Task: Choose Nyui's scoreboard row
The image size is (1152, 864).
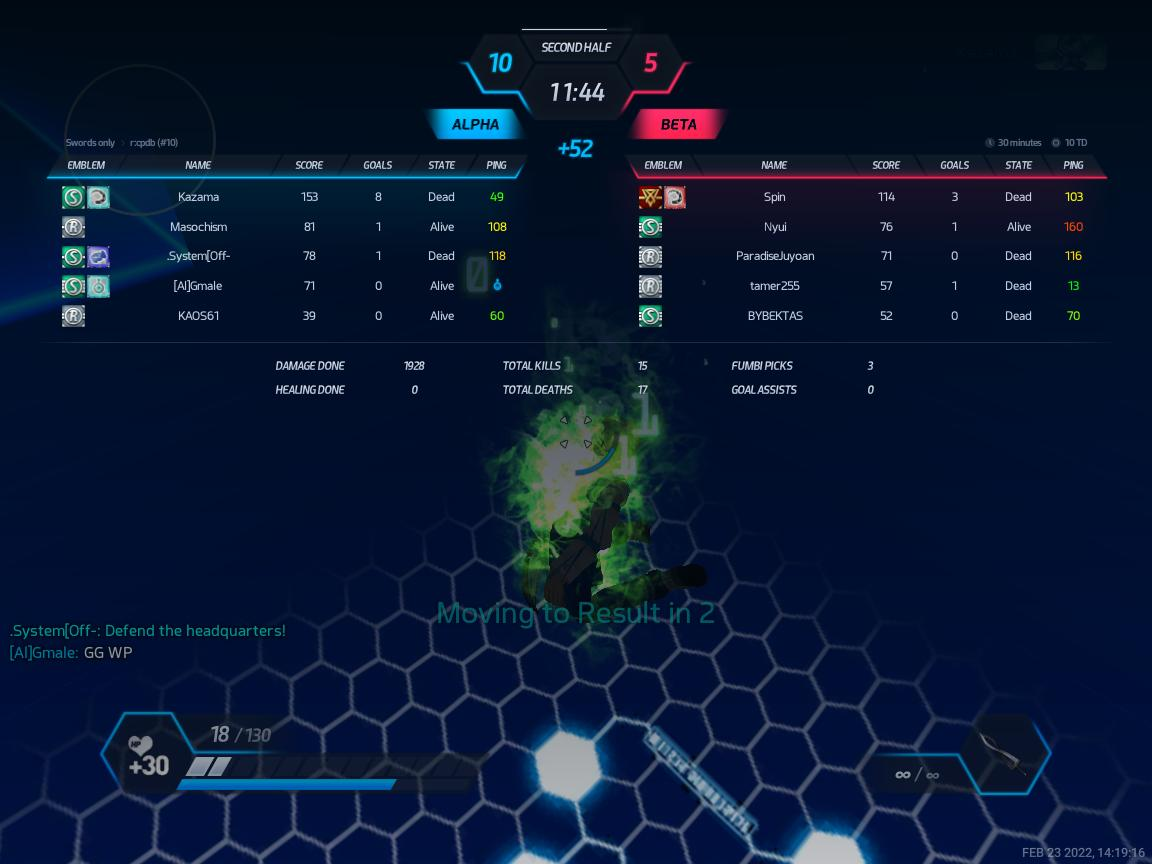Action: pyautogui.click(x=774, y=227)
